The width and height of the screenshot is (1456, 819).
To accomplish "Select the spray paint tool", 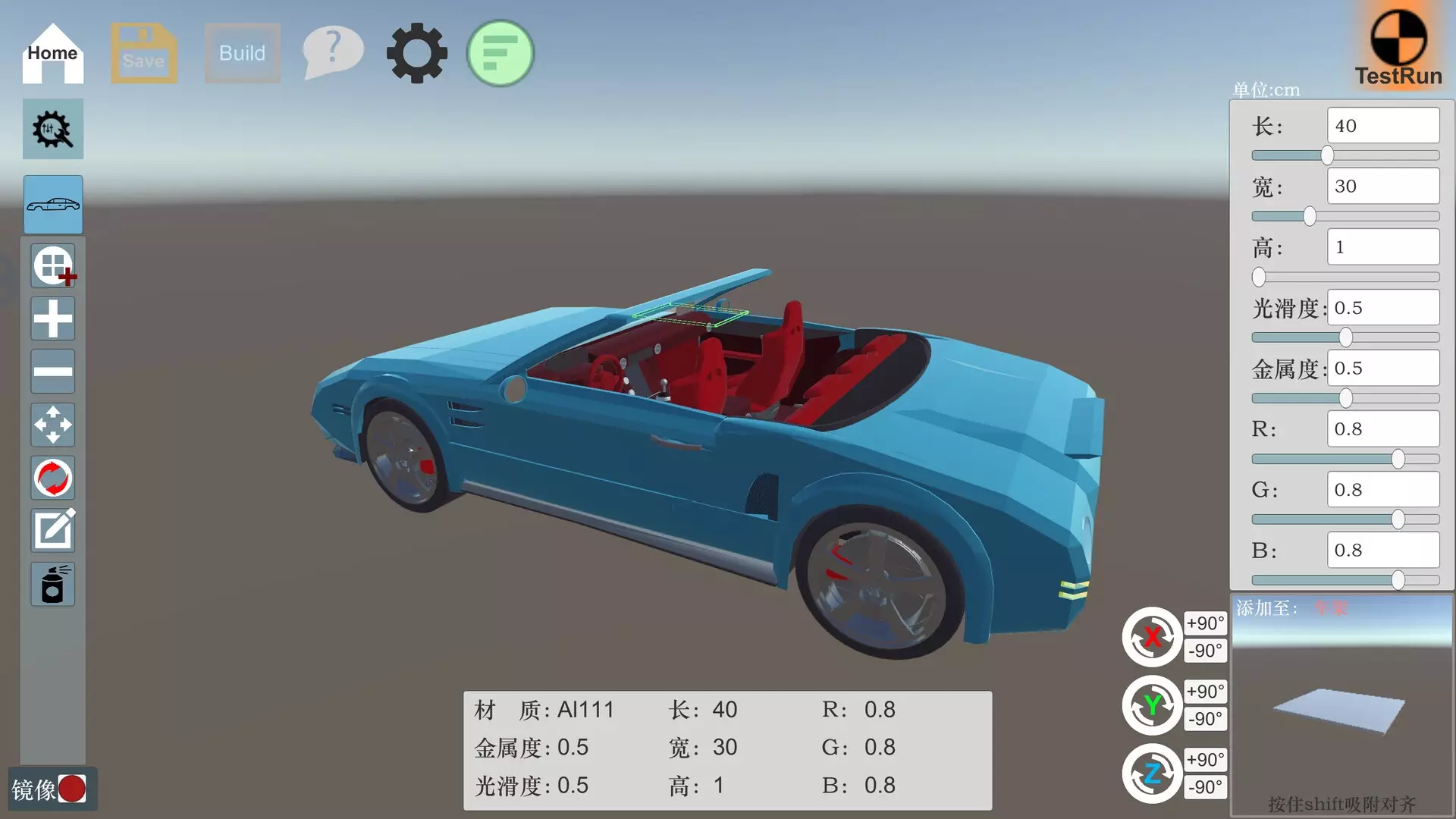I will [x=52, y=584].
